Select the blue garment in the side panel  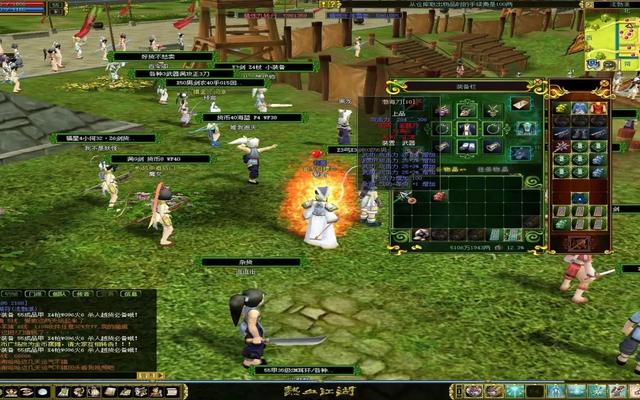580,108
